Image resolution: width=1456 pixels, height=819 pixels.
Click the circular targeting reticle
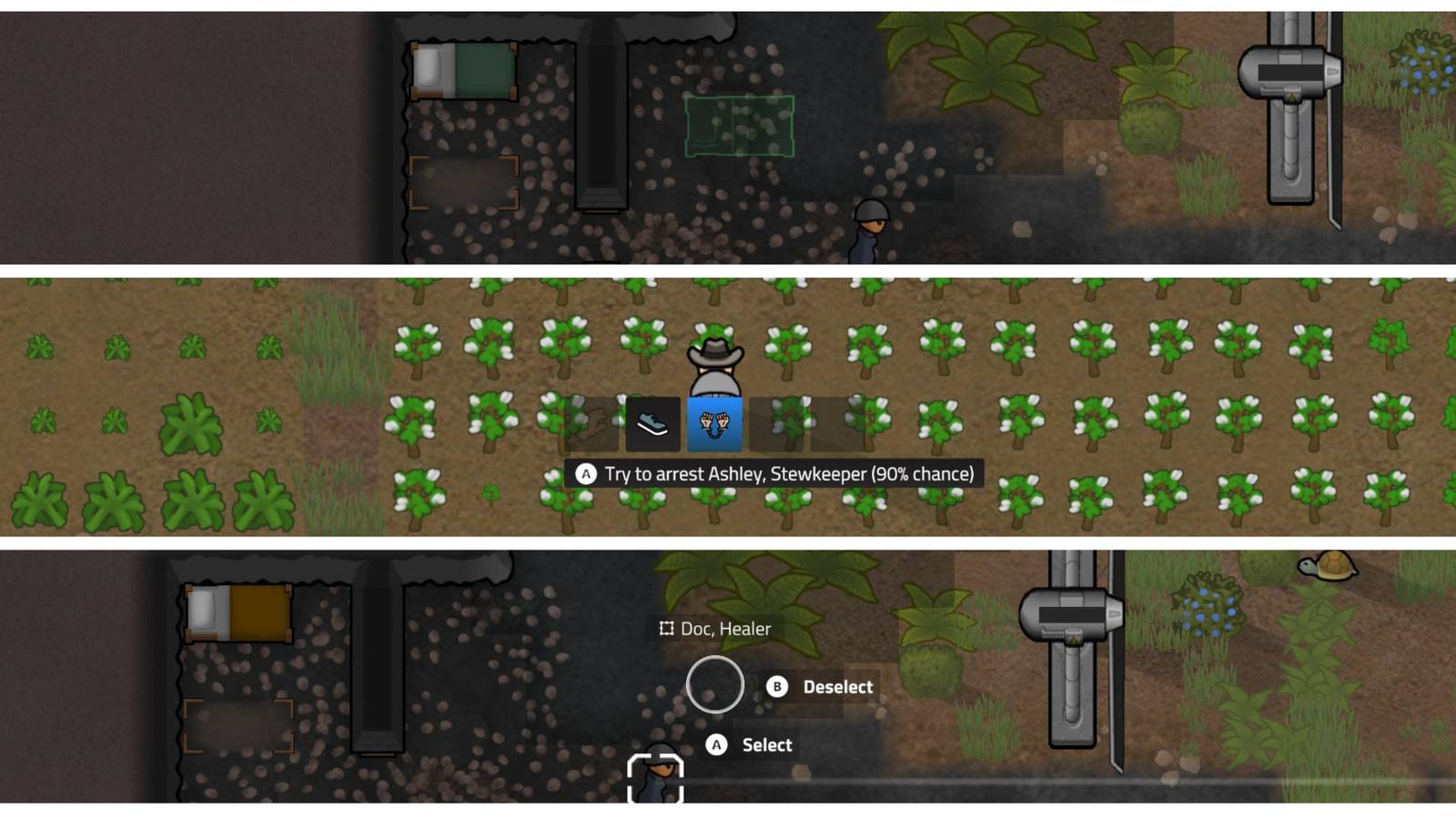pos(717,685)
